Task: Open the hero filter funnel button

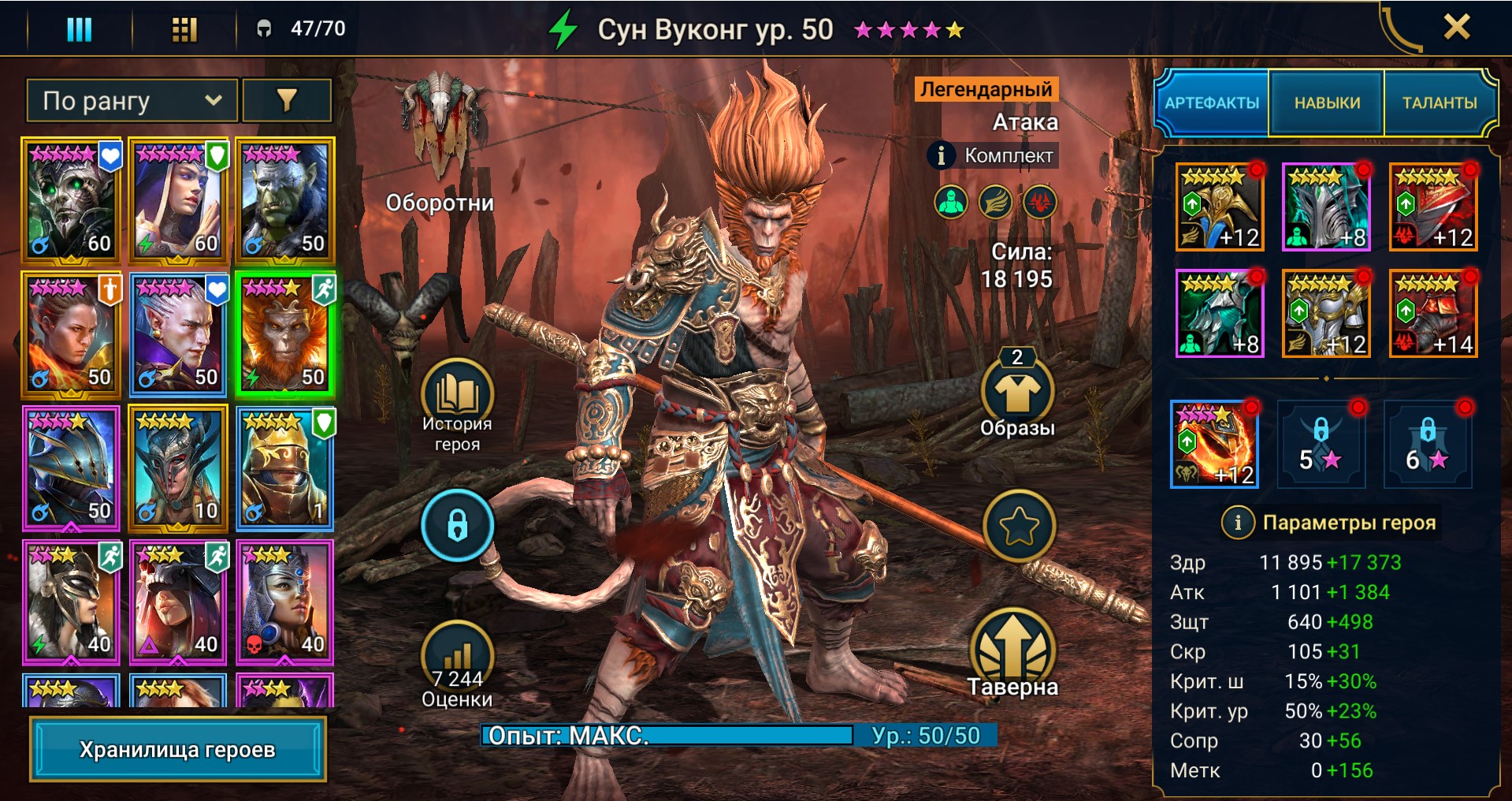Action: [287, 101]
